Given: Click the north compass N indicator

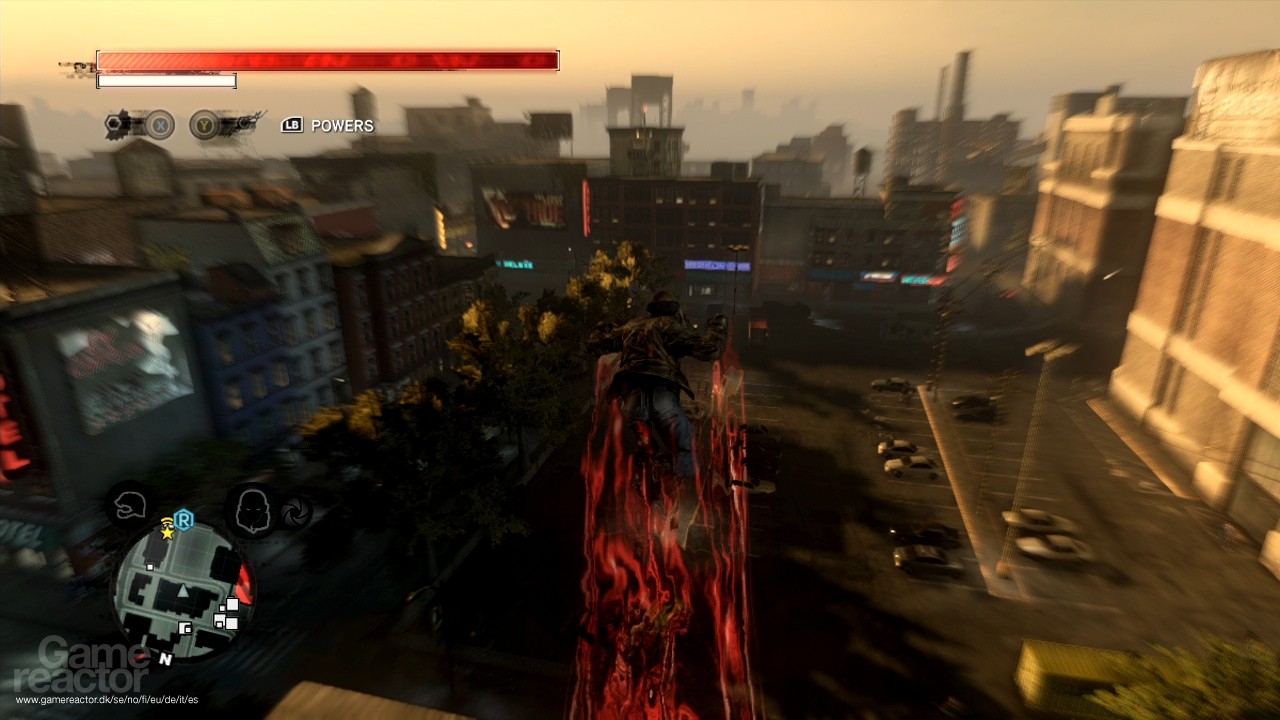Looking at the screenshot, I should pyautogui.click(x=165, y=659).
